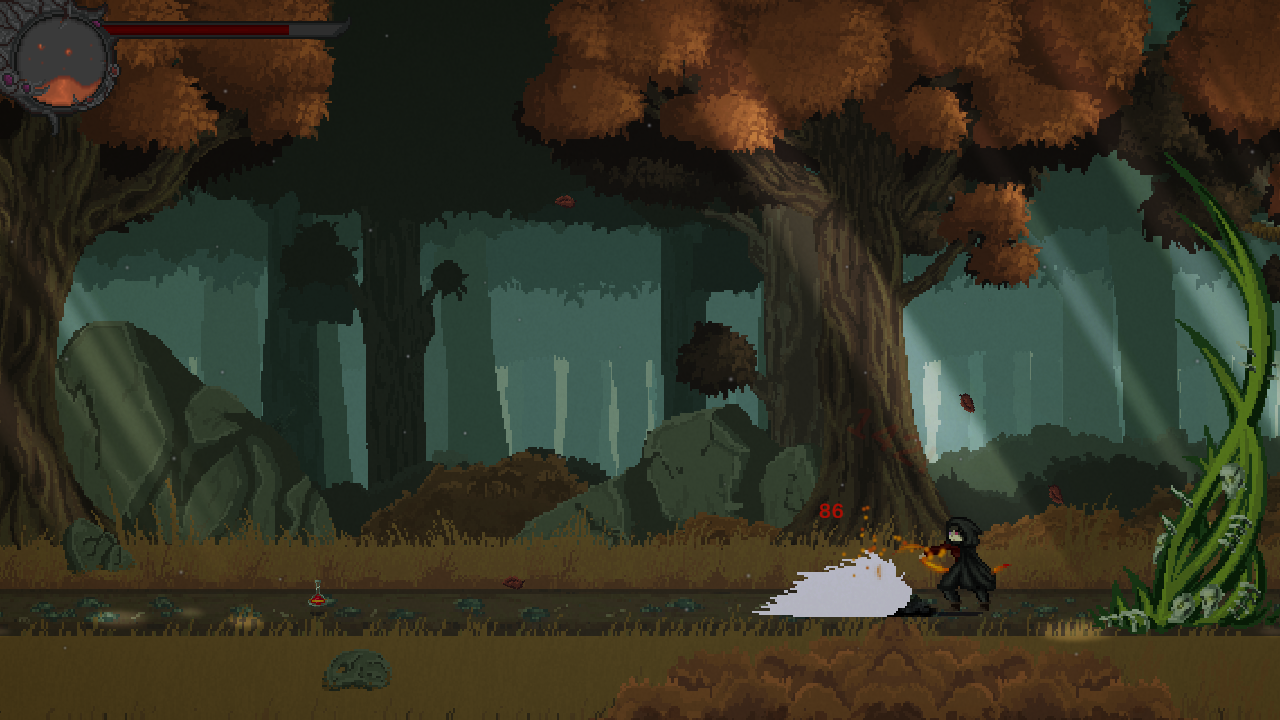Click the round character portrait medallion
Image resolution: width=1280 pixels, height=720 pixels.
click(x=62, y=60)
